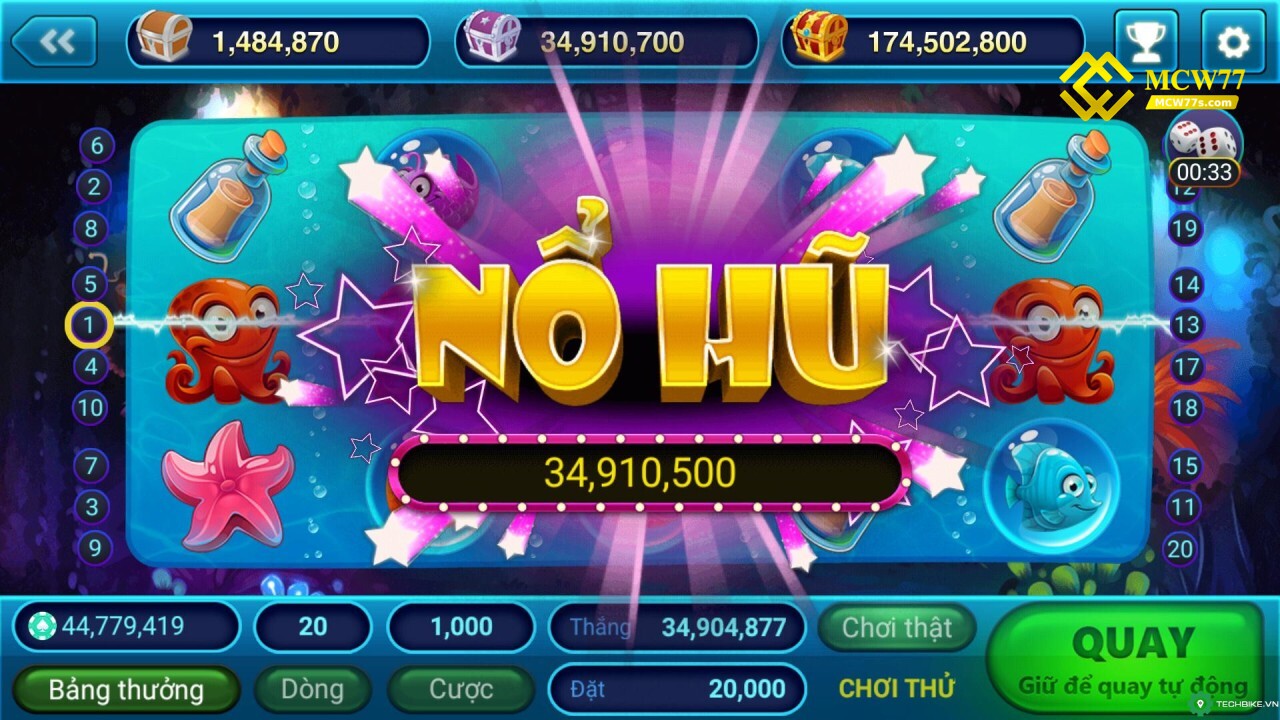Open the trophy leaderboard
The width and height of the screenshot is (1280, 720).
(x=1146, y=38)
